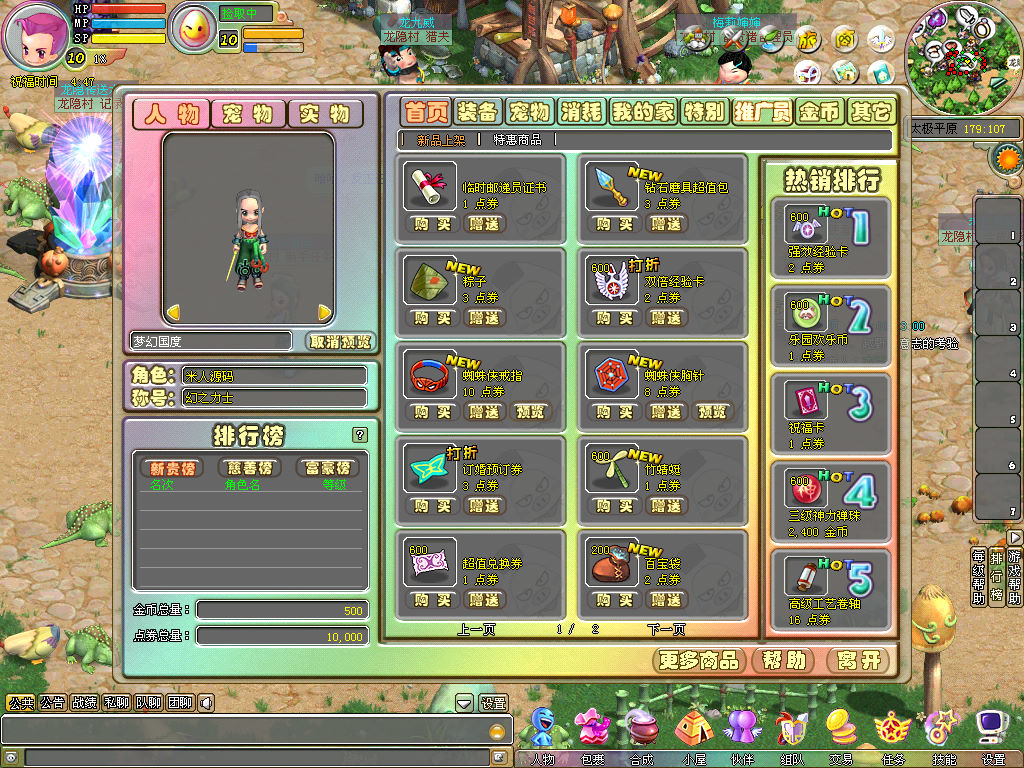This screenshot has height=768, width=1024.
Task: Go to 下一页 of the shop
Action: click(x=666, y=629)
